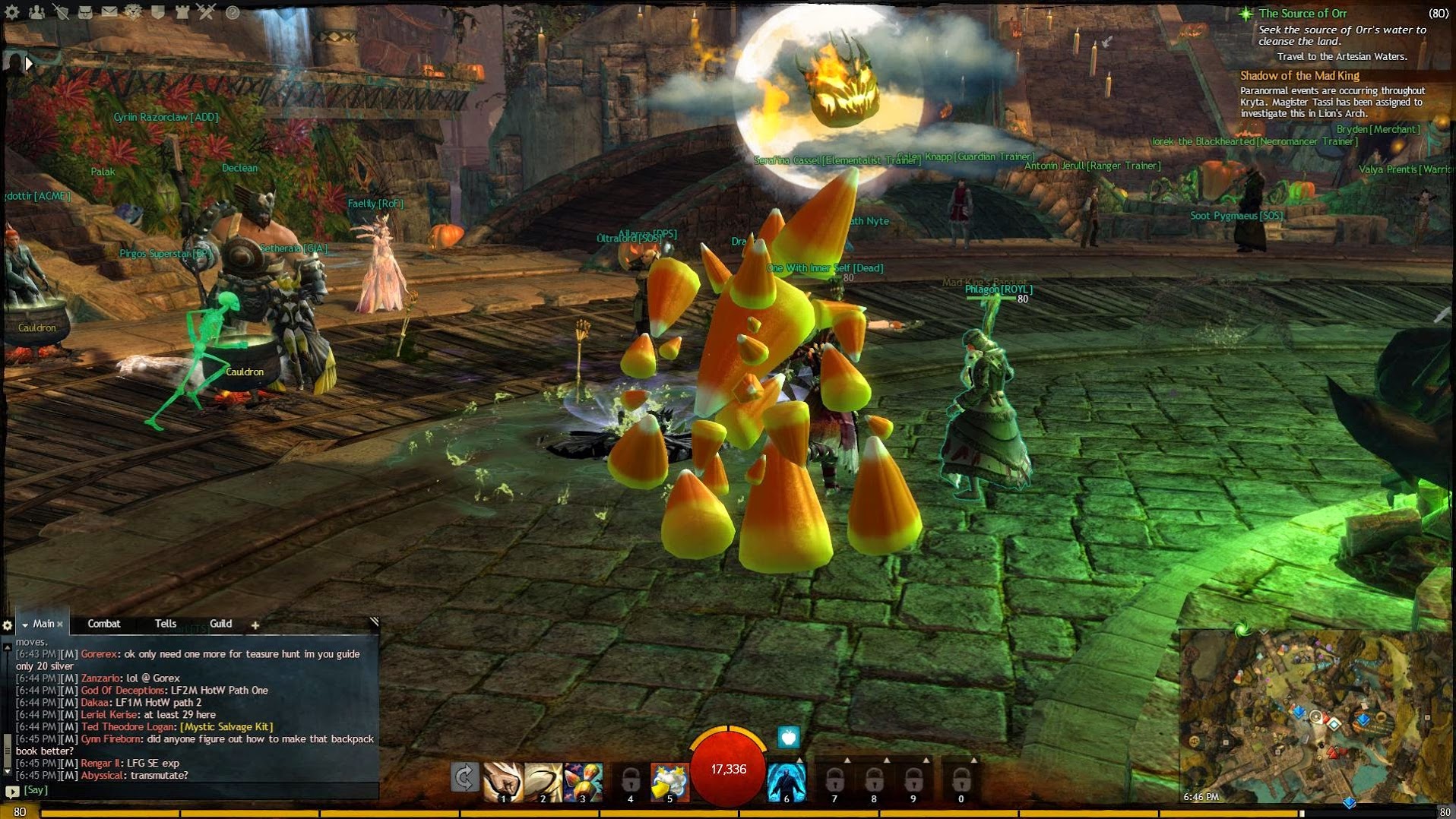Activate the fist punch skill in slot 1
Image resolution: width=1456 pixels, height=819 pixels.
coord(503,782)
